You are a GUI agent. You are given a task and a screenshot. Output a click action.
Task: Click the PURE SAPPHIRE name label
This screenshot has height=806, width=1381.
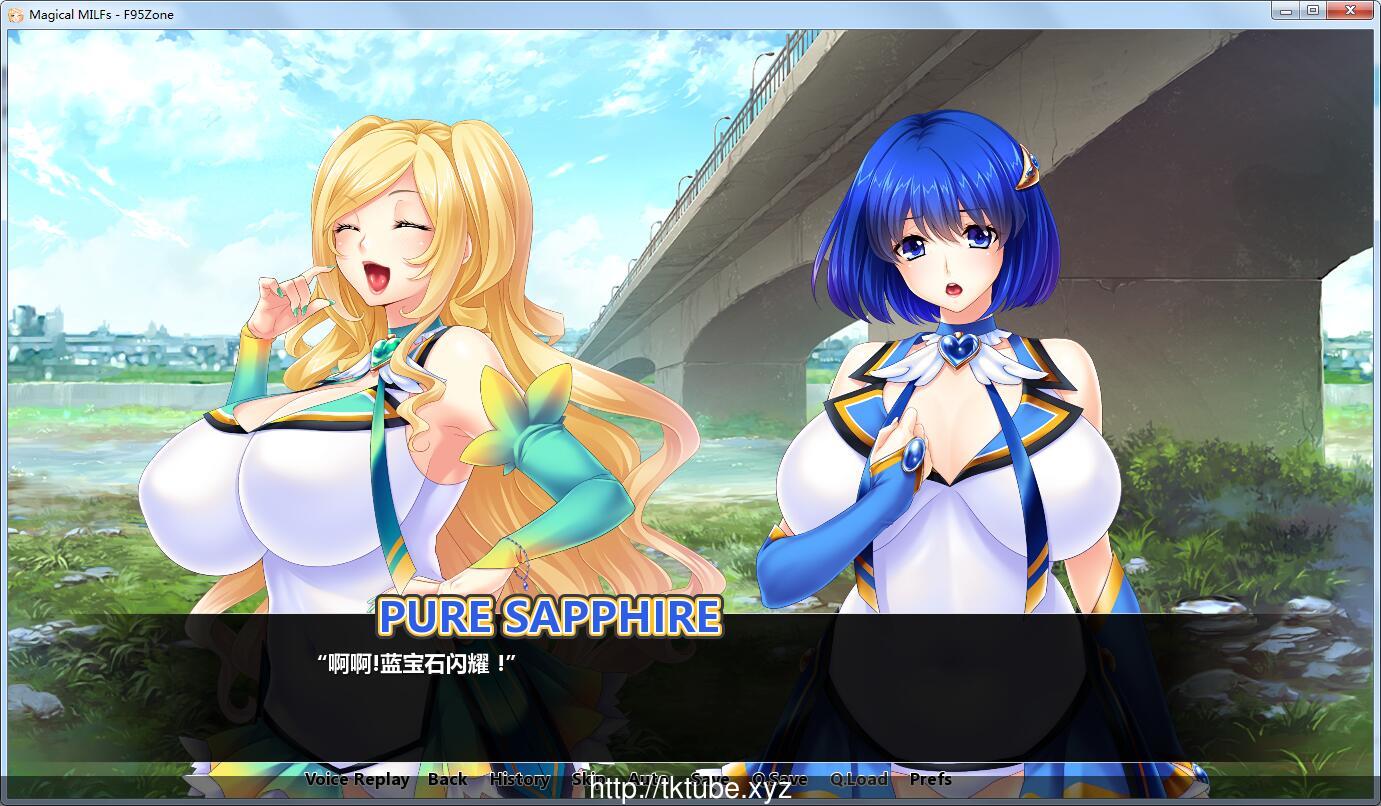tap(550, 618)
